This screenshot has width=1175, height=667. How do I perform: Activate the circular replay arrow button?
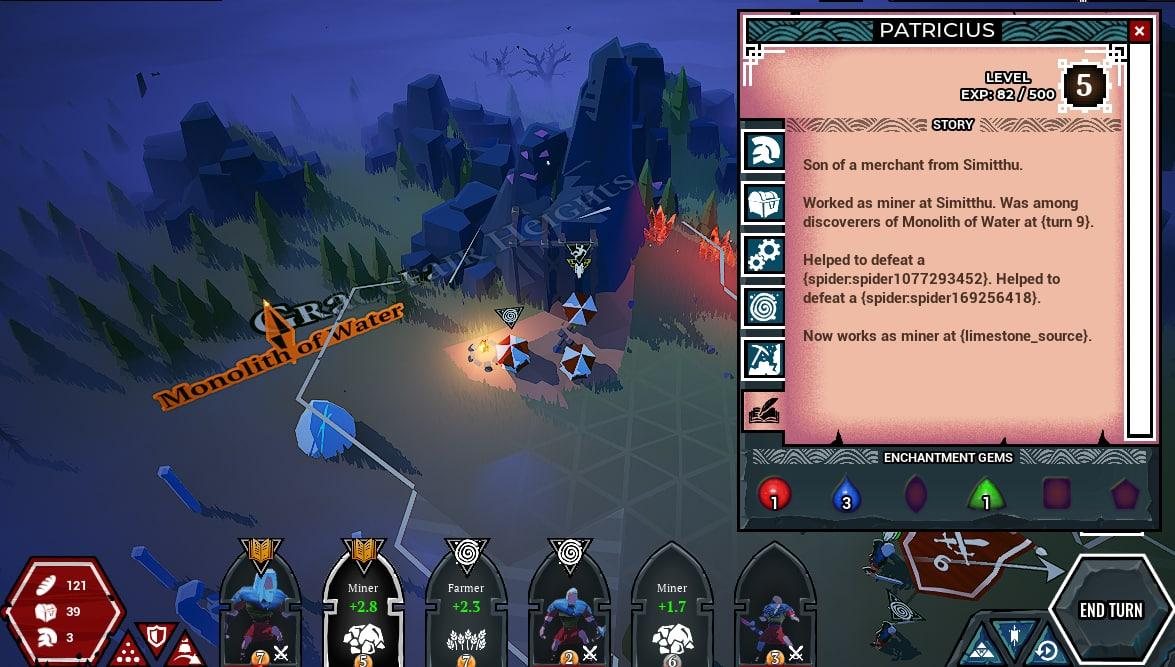point(1046,651)
